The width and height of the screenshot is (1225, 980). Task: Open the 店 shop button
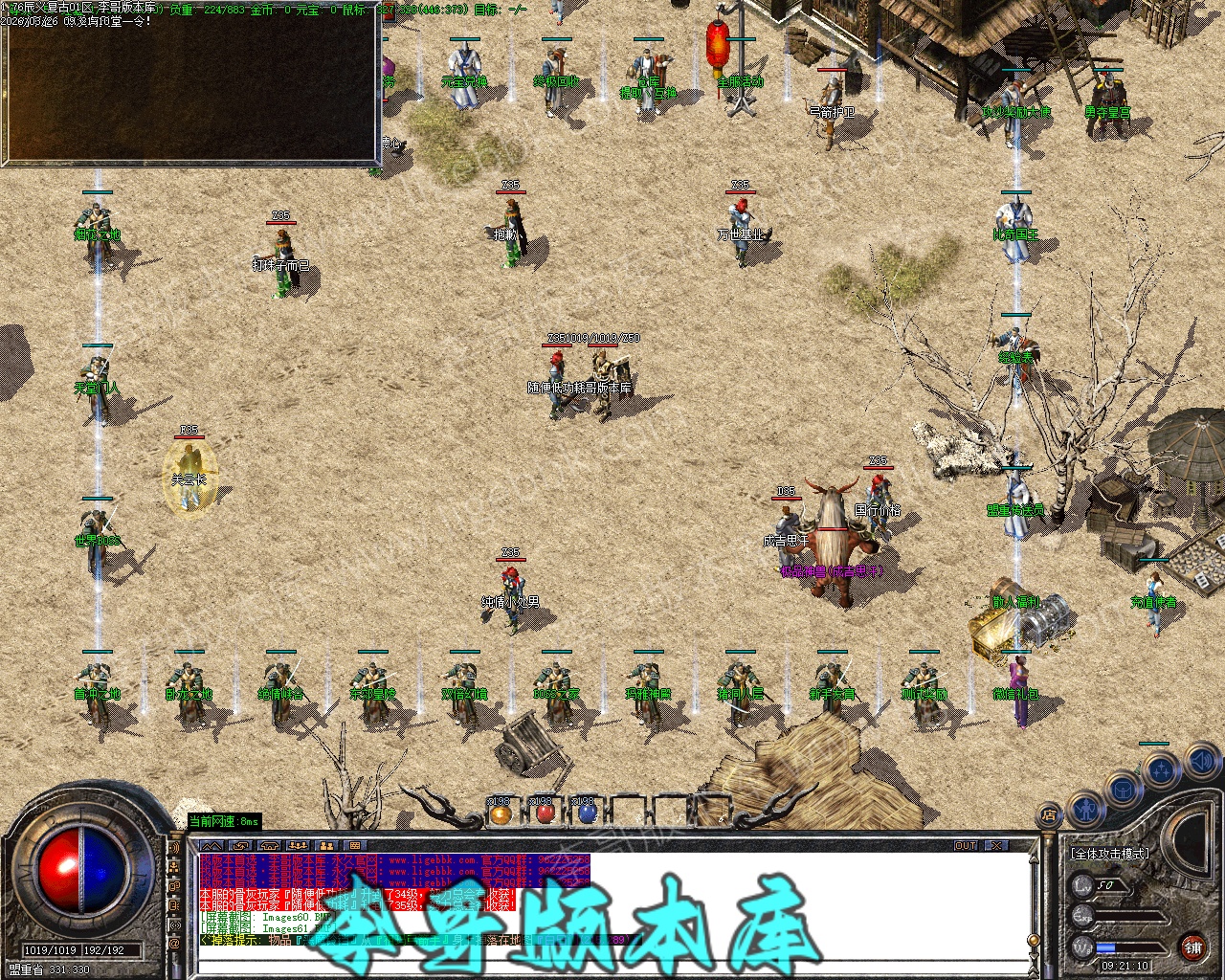coord(1048,816)
